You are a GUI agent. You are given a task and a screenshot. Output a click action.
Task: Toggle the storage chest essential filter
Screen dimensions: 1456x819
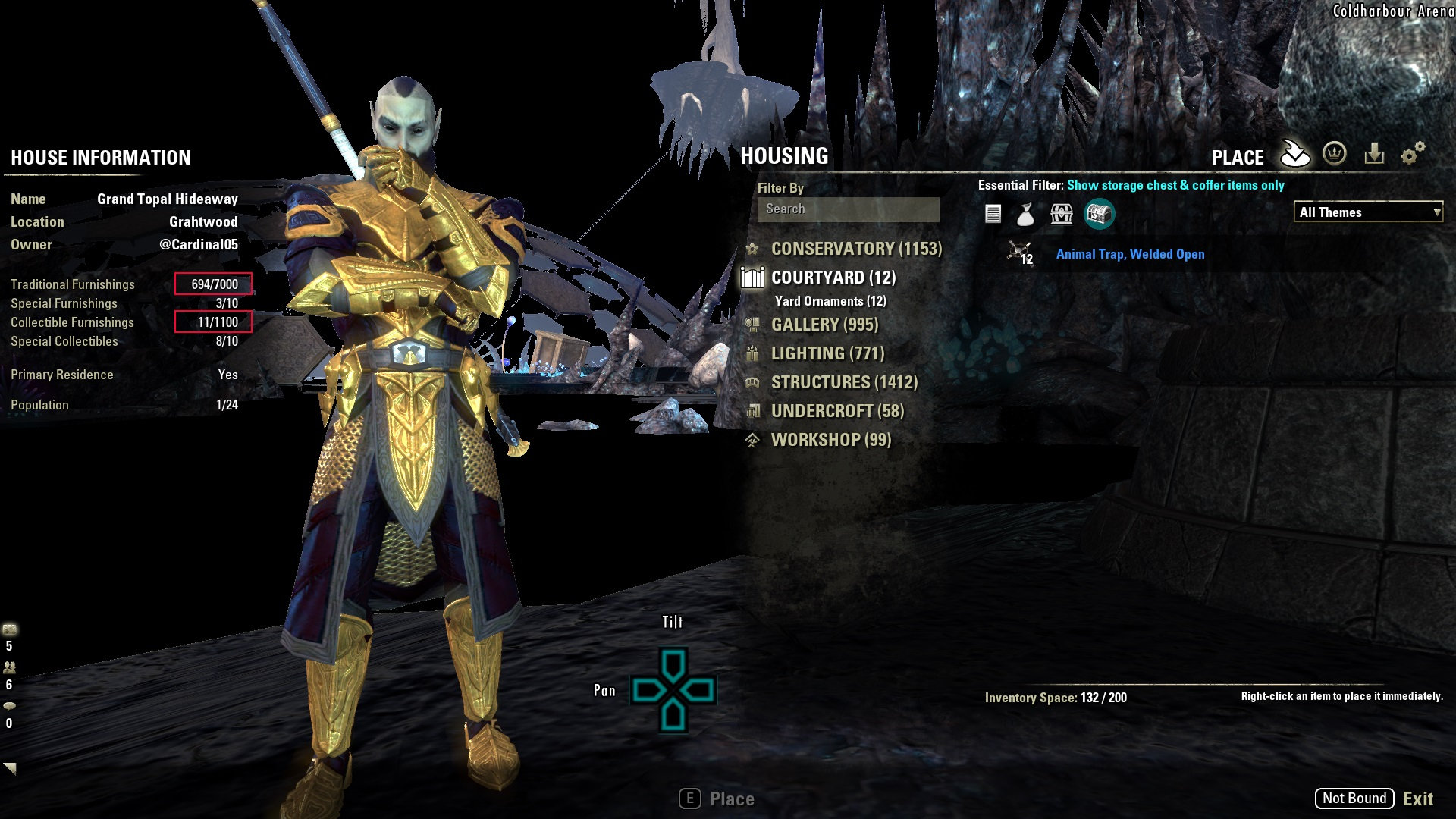[1099, 215]
